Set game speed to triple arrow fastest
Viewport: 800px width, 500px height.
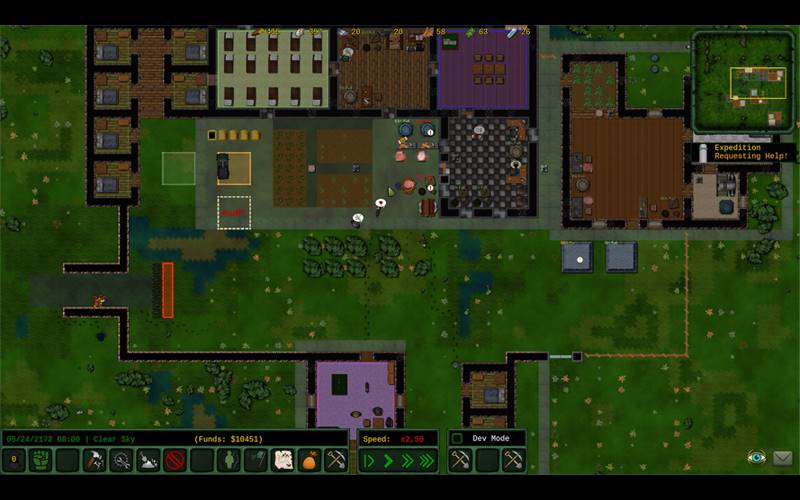point(427,460)
